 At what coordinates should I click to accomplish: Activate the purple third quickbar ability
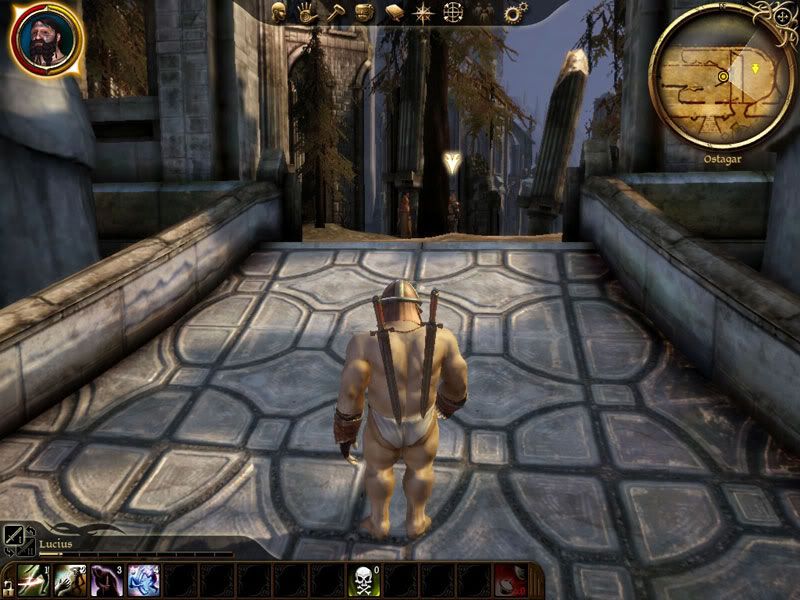tap(107, 581)
